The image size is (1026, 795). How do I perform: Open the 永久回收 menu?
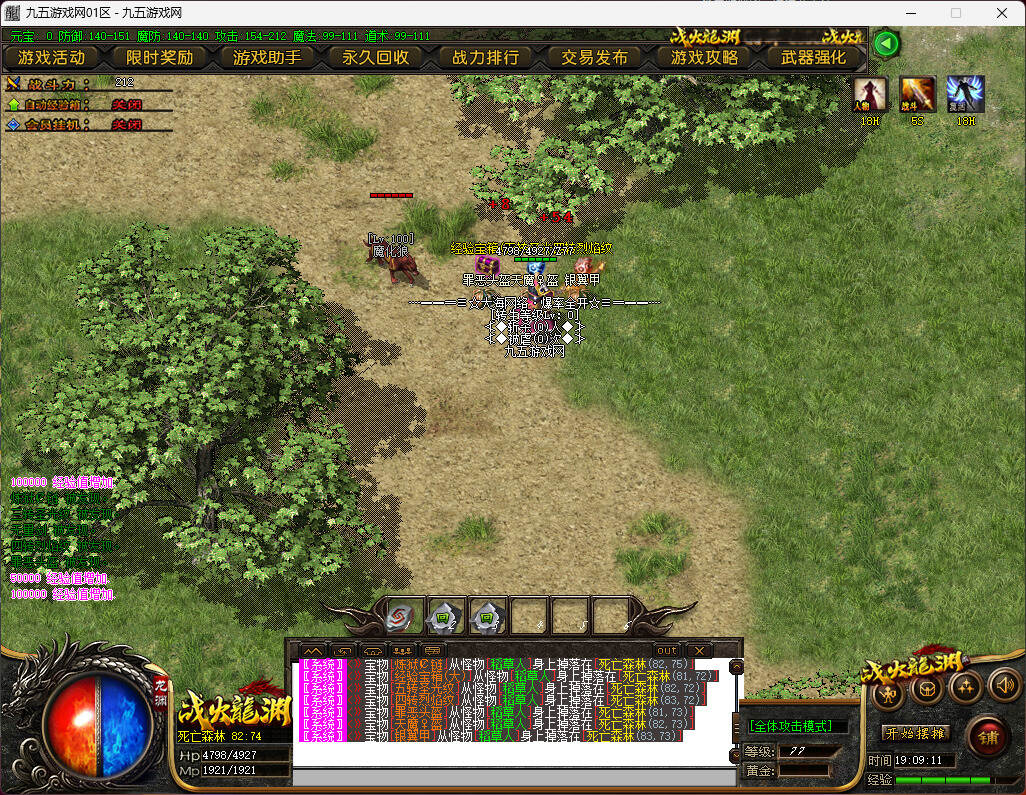tap(376, 57)
